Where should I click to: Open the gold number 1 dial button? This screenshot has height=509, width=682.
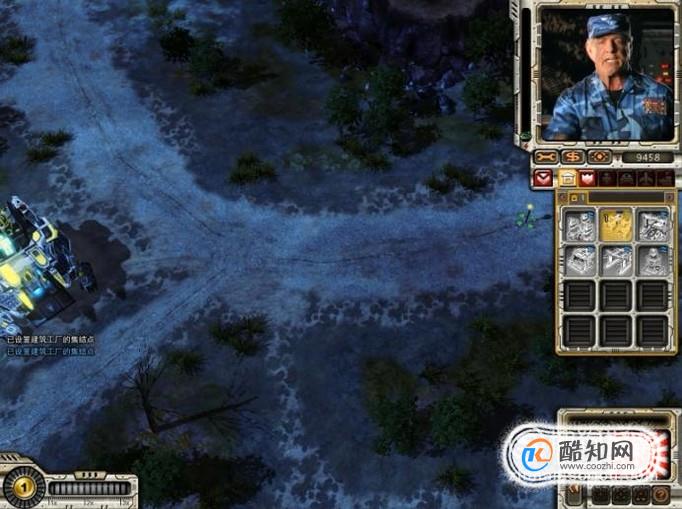(21, 487)
